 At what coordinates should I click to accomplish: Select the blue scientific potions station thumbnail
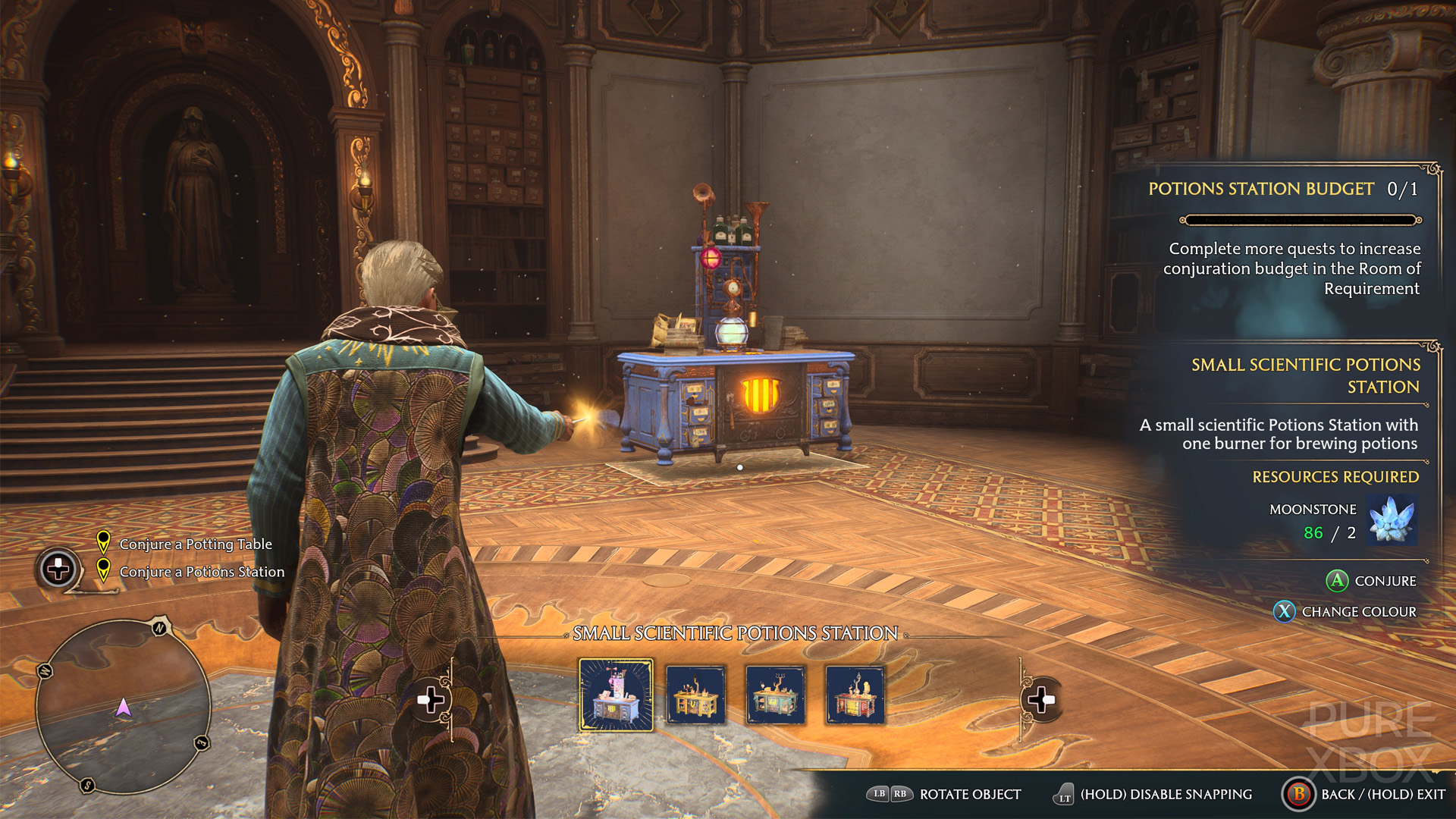point(616,695)
